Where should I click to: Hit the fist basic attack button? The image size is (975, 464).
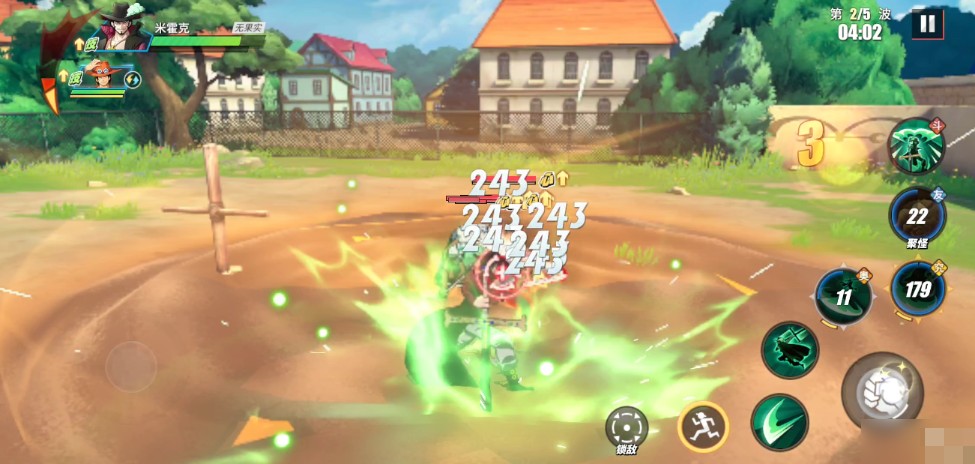[880, 391]
